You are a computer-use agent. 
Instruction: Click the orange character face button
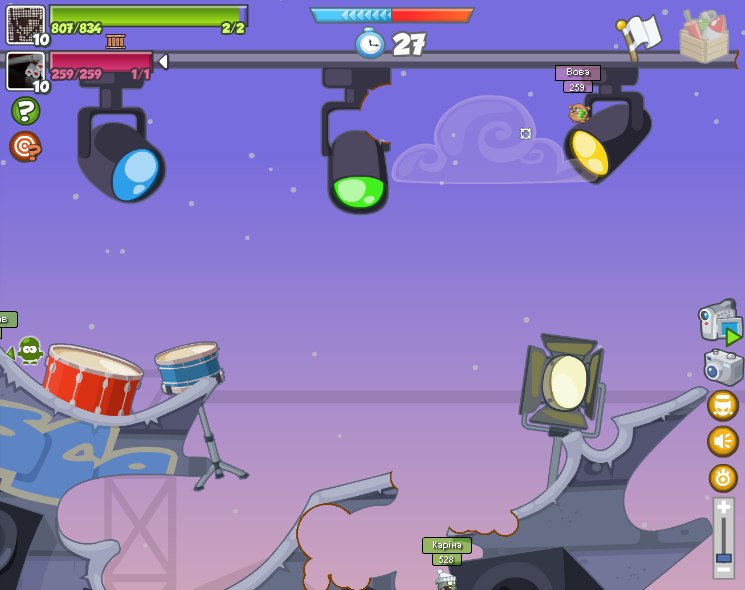pyautogui.click(x=722, y=405)
